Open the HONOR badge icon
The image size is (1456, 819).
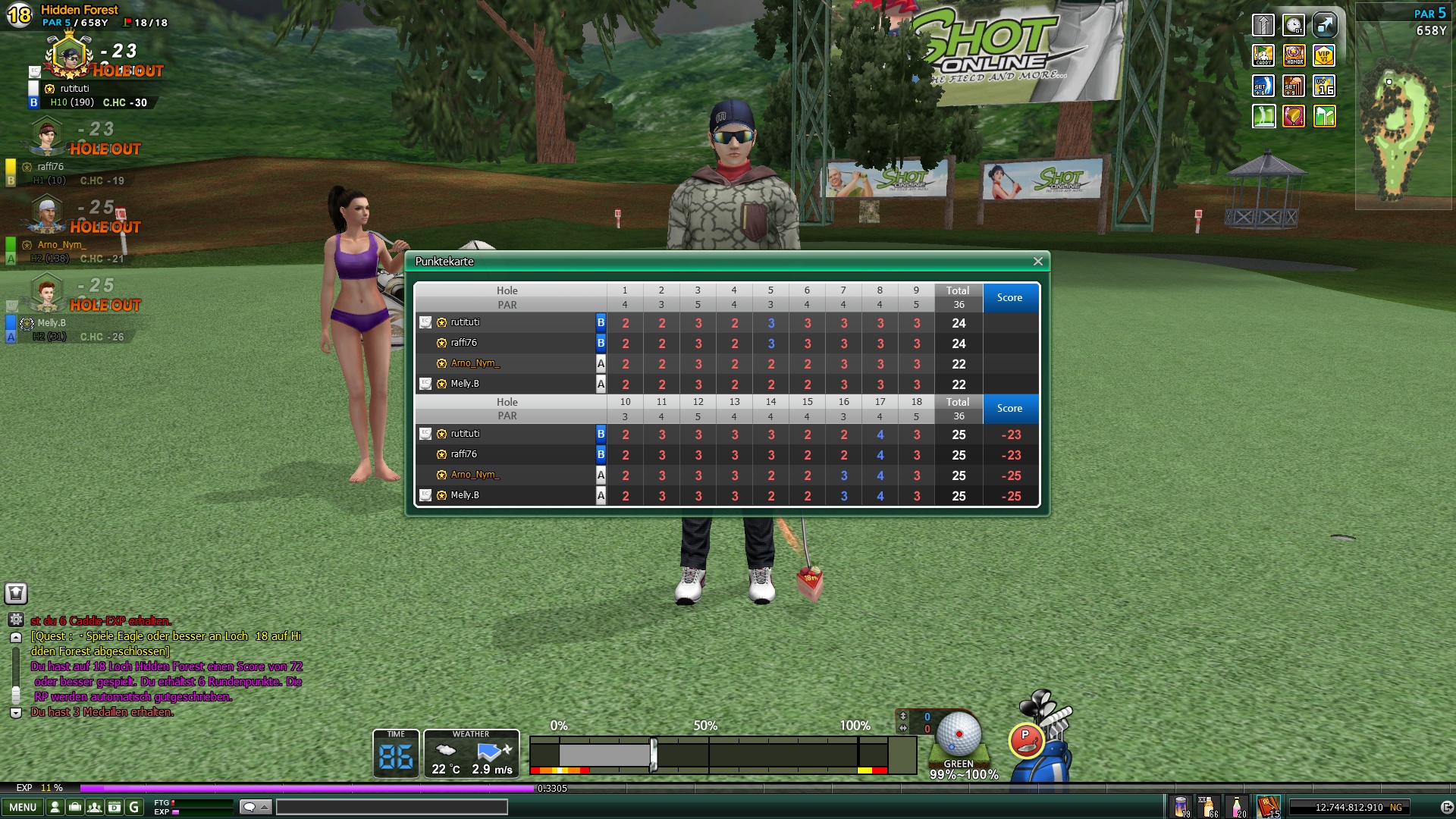click(x=1294, y=55)
